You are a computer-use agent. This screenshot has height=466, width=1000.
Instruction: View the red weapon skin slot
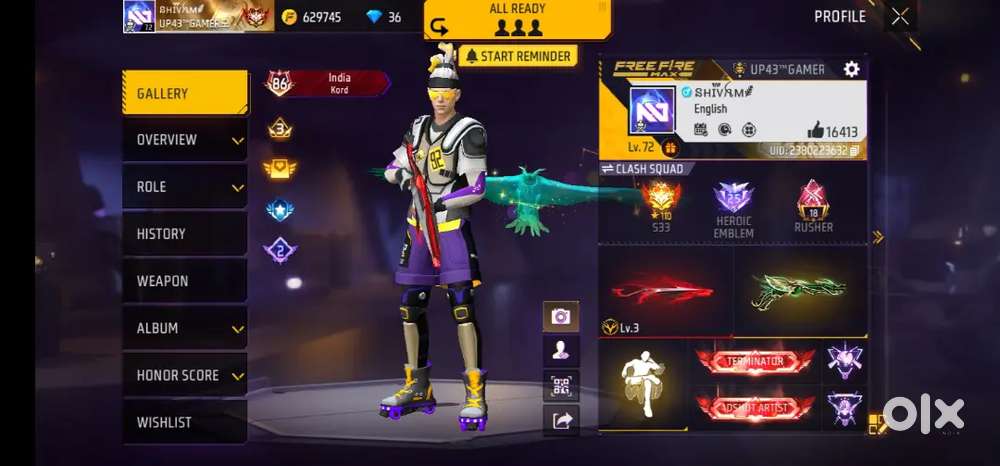[664, 290]
